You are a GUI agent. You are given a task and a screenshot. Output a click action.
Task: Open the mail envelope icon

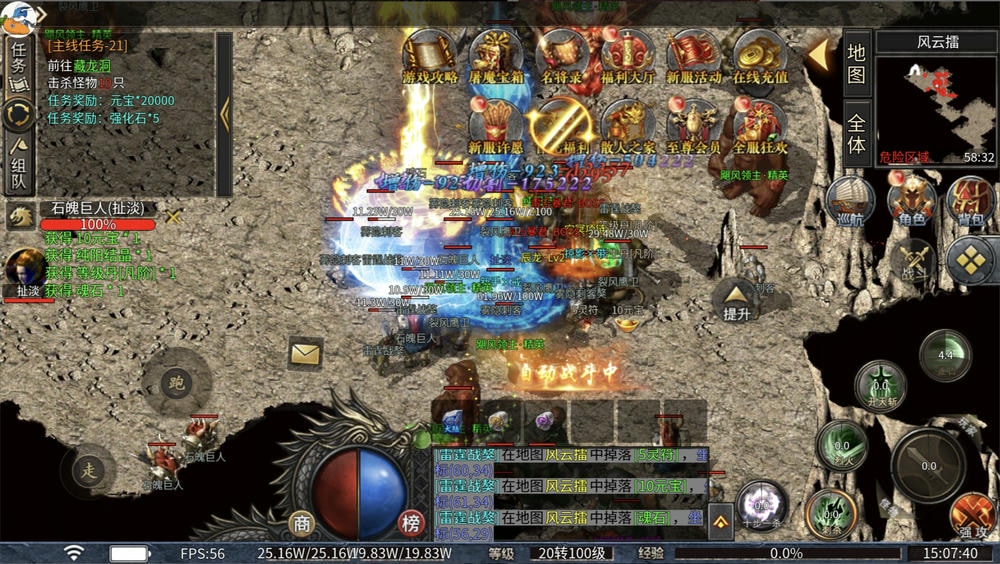click(x=305, y=353)
